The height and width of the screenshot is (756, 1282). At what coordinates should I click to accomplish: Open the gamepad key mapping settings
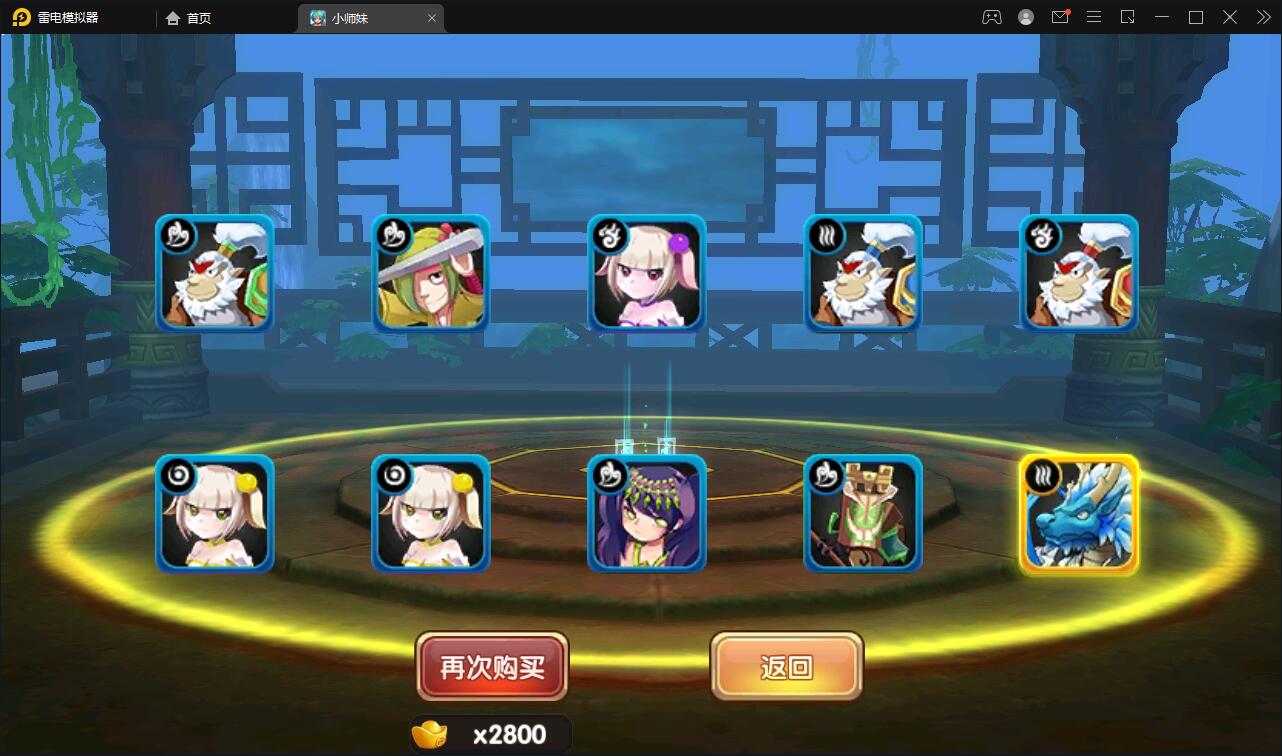(992, 17)
